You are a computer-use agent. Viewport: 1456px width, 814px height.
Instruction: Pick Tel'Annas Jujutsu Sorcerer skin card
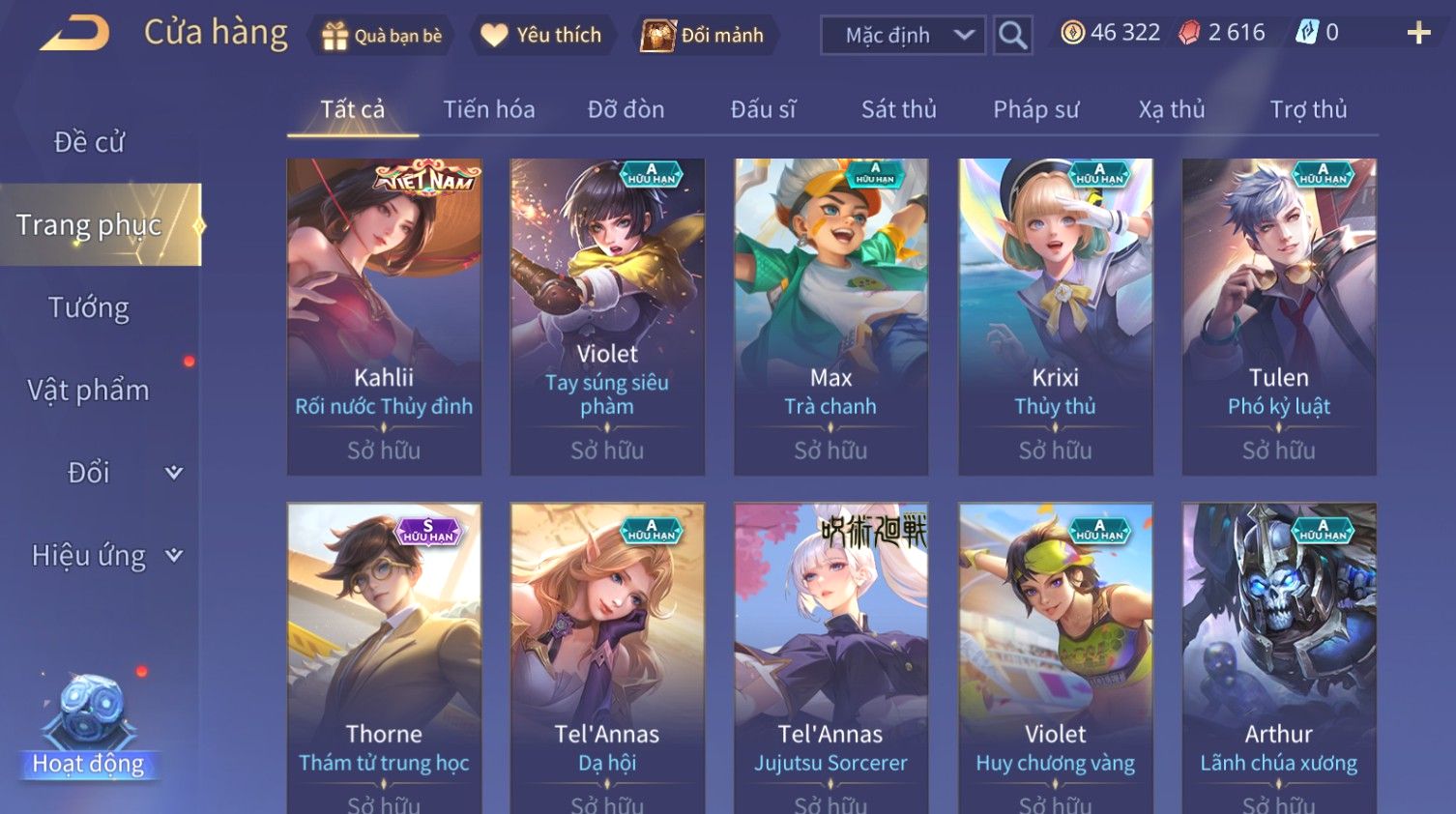[830, 657]
